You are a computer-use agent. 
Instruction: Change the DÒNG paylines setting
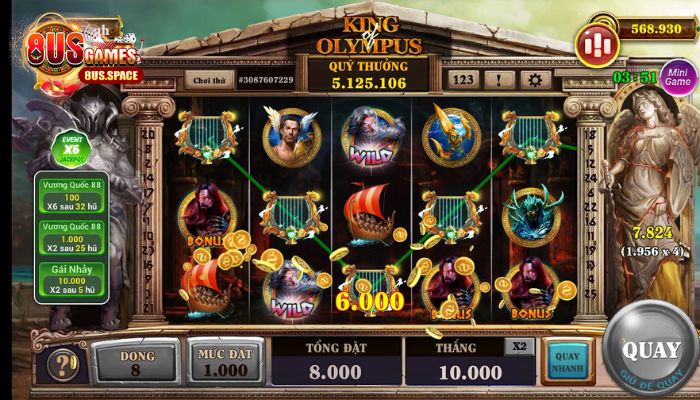(x=136, y=360)
